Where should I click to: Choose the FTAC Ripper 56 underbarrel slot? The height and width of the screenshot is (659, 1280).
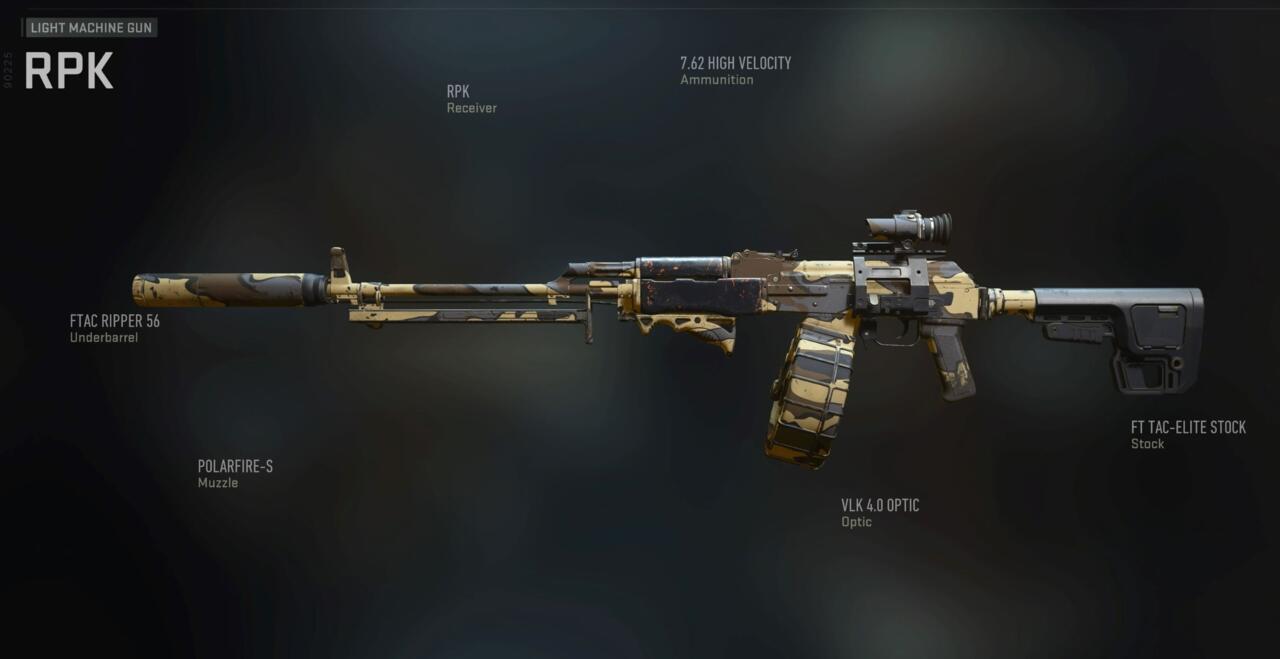point(114,328)
